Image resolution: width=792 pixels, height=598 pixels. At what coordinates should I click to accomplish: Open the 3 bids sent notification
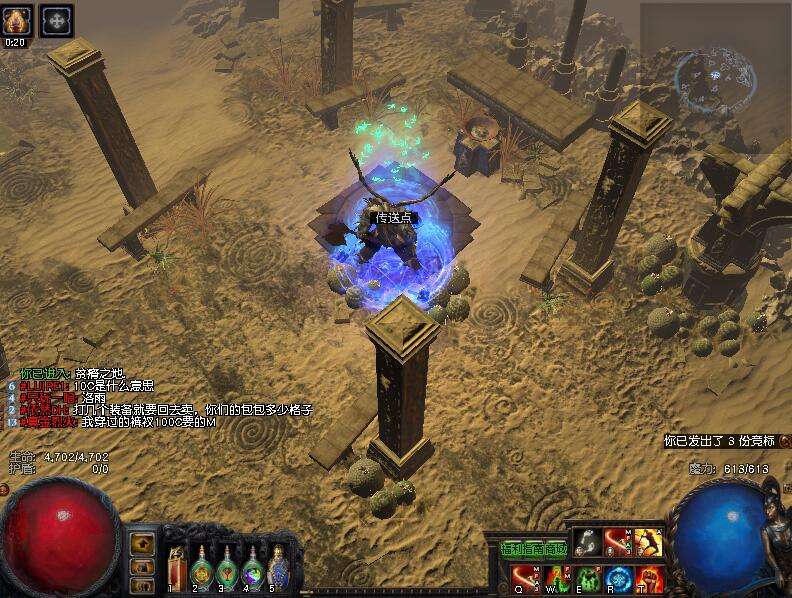[720, 440]
